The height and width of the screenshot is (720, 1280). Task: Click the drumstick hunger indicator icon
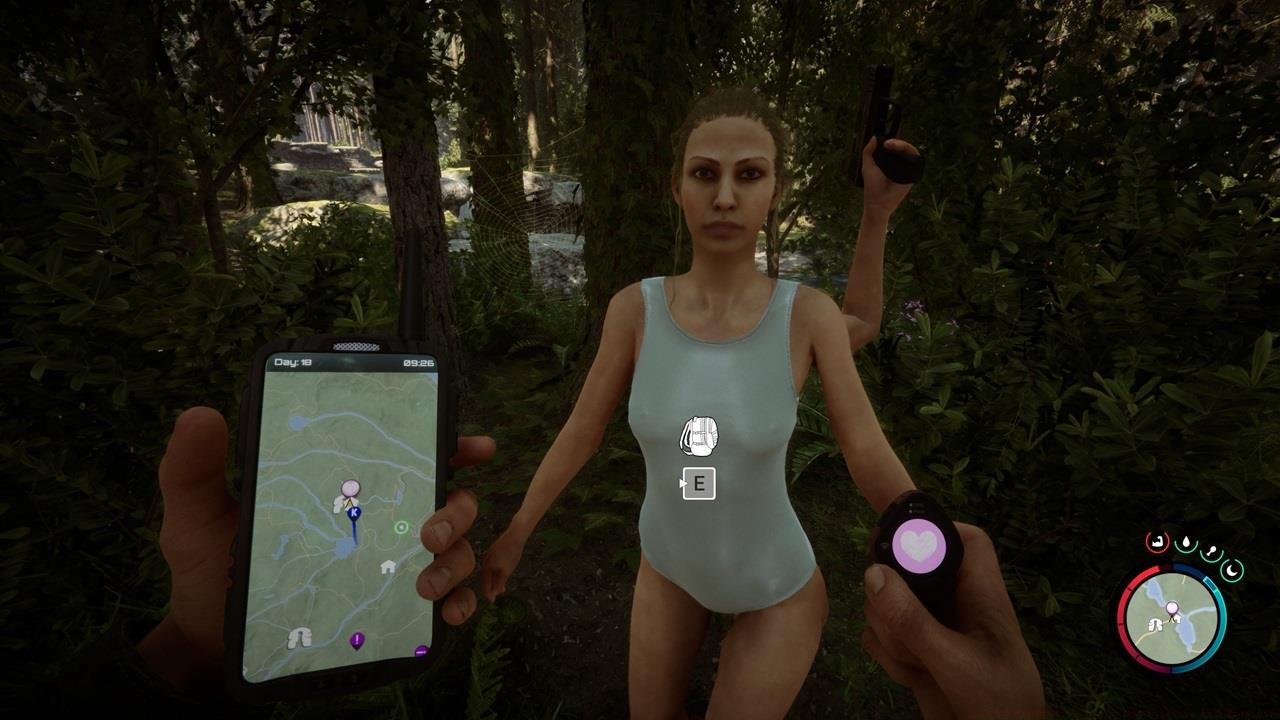1212,551
